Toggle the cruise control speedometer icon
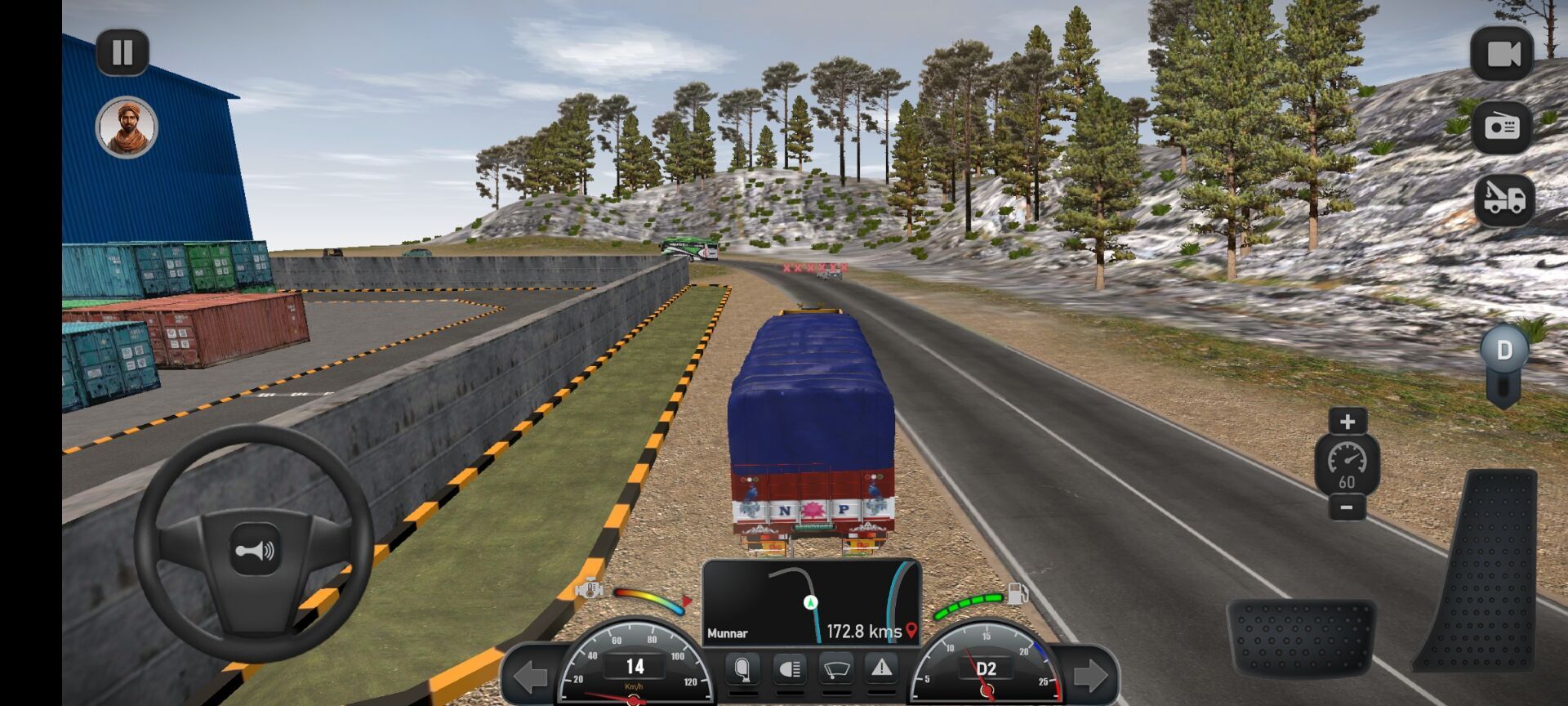This screenshot has height=706, width=1568. (1347, 463)
